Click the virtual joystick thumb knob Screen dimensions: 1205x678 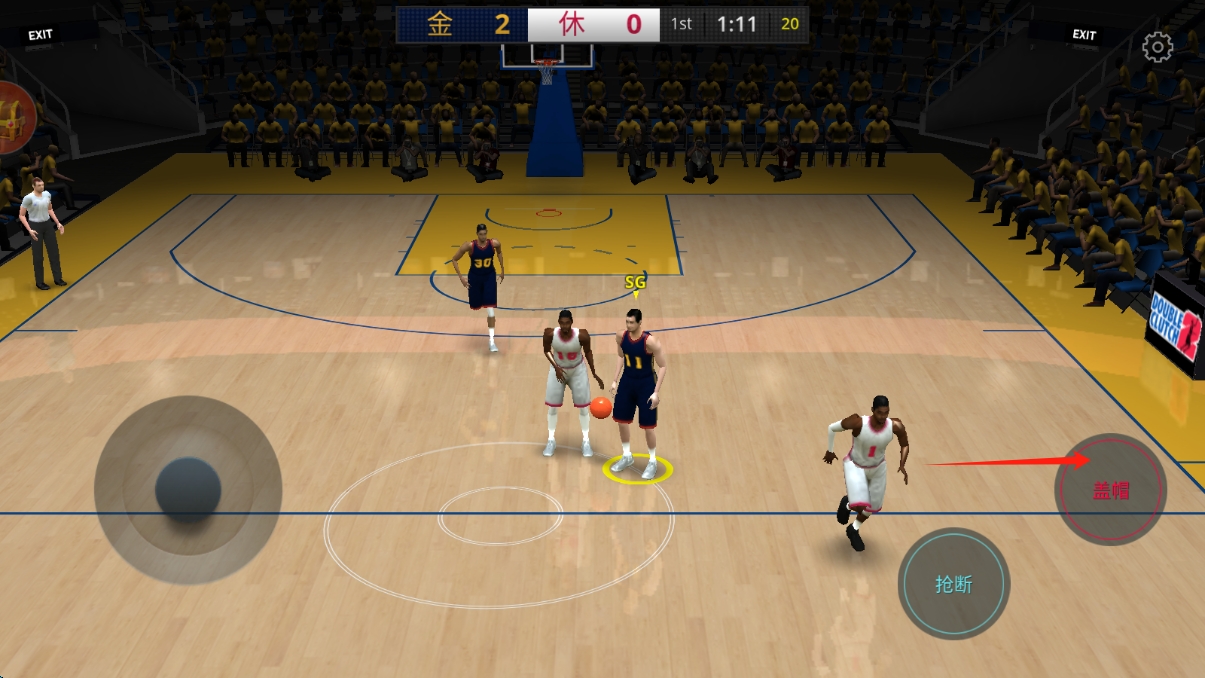coord(188,490)
